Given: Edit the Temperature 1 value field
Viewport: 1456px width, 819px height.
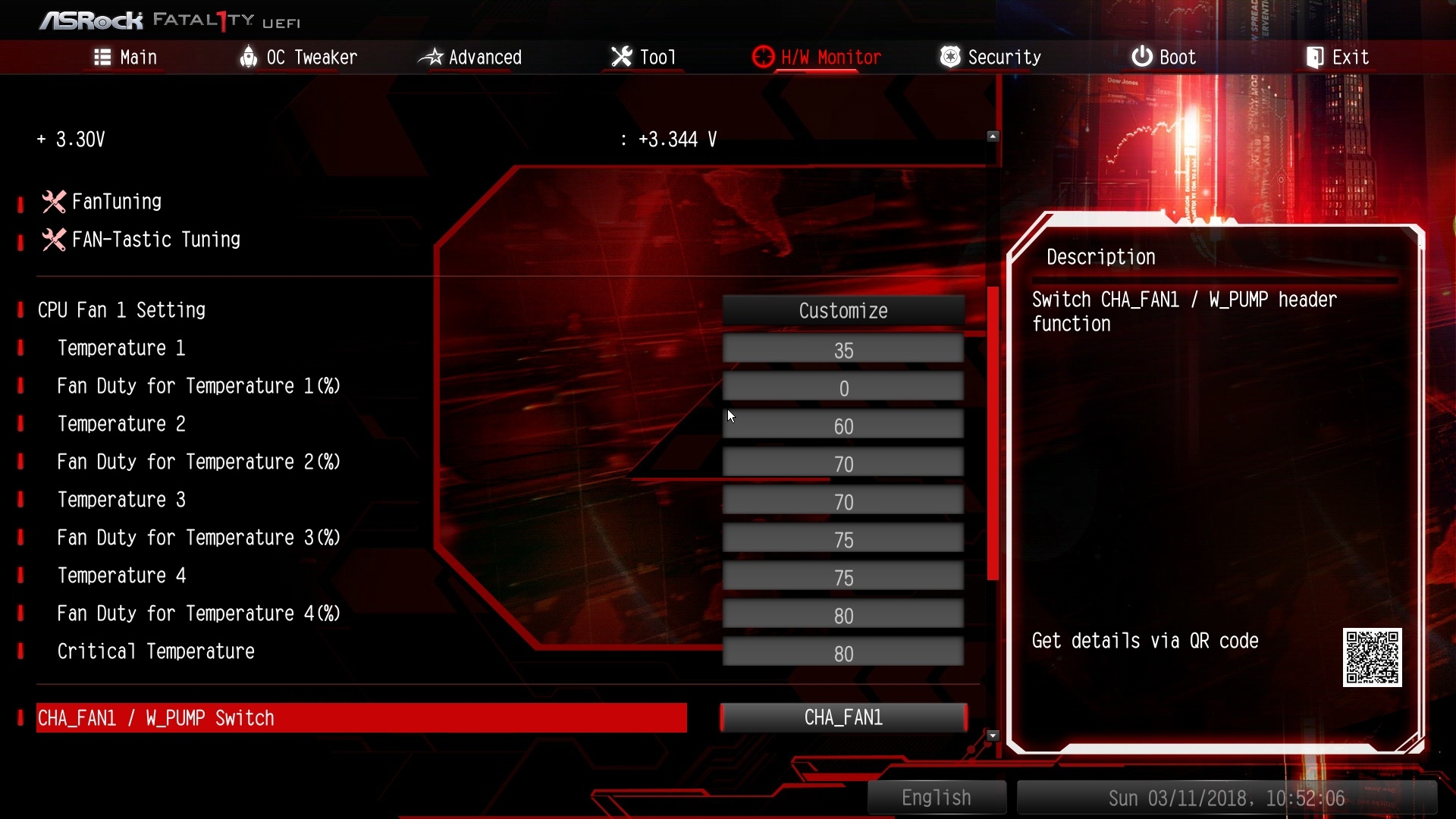Looking at the screenshot, I should [843, 350].
